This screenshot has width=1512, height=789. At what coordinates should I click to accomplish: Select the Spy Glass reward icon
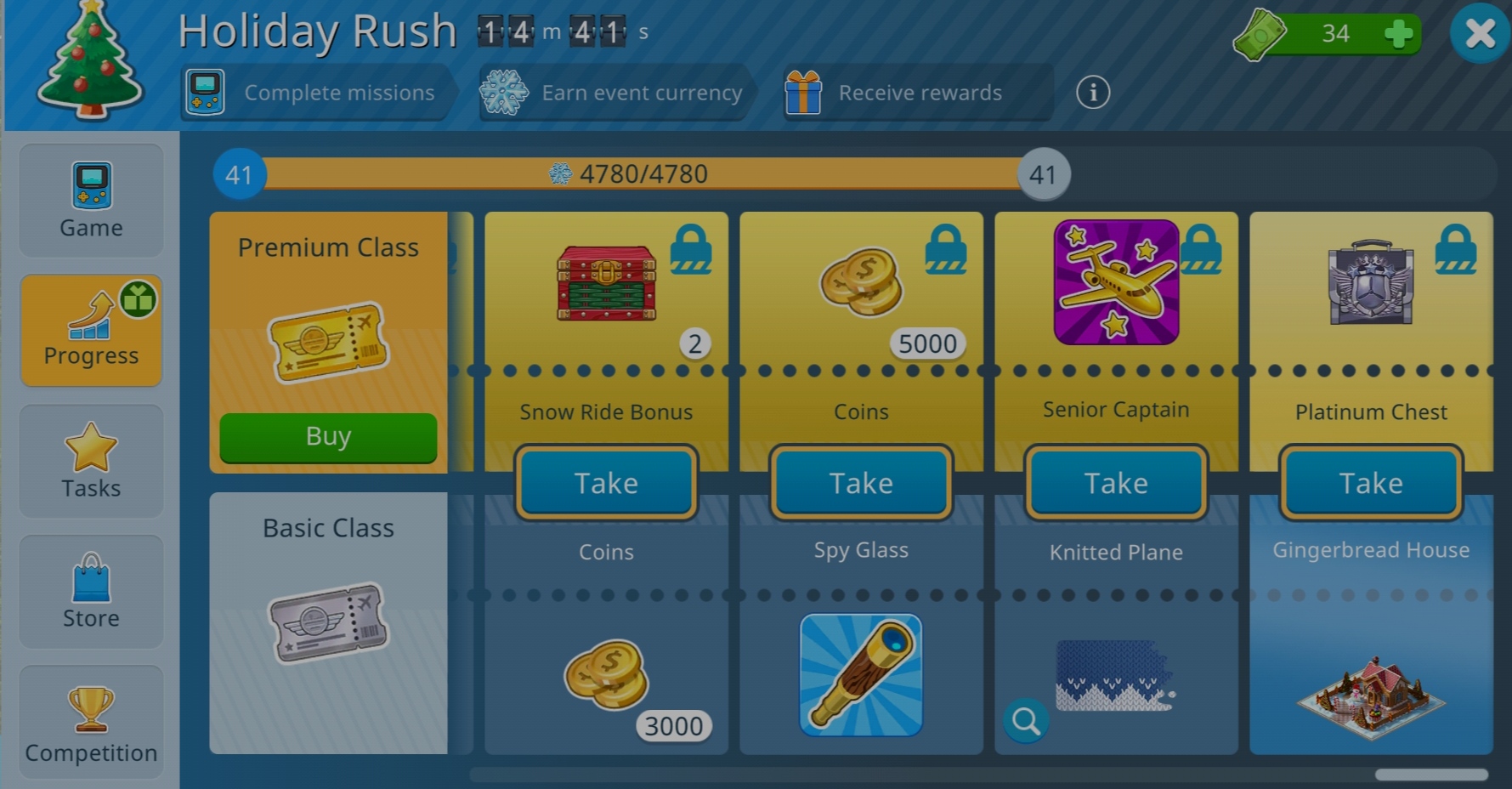click(x=861, y=675)
